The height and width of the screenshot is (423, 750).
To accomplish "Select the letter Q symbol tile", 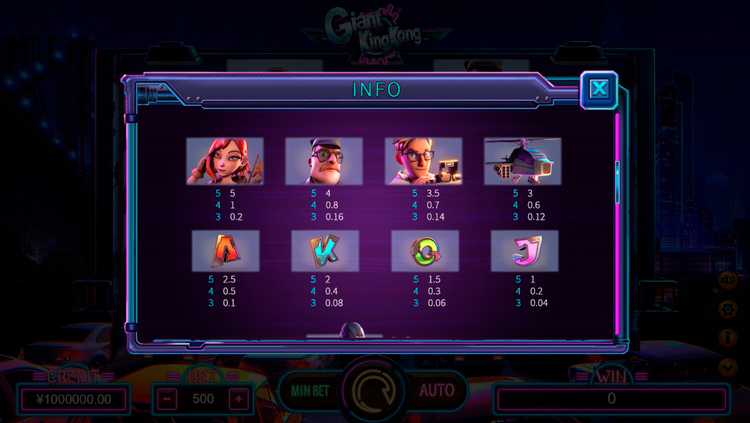I will [x=425, y=251].
